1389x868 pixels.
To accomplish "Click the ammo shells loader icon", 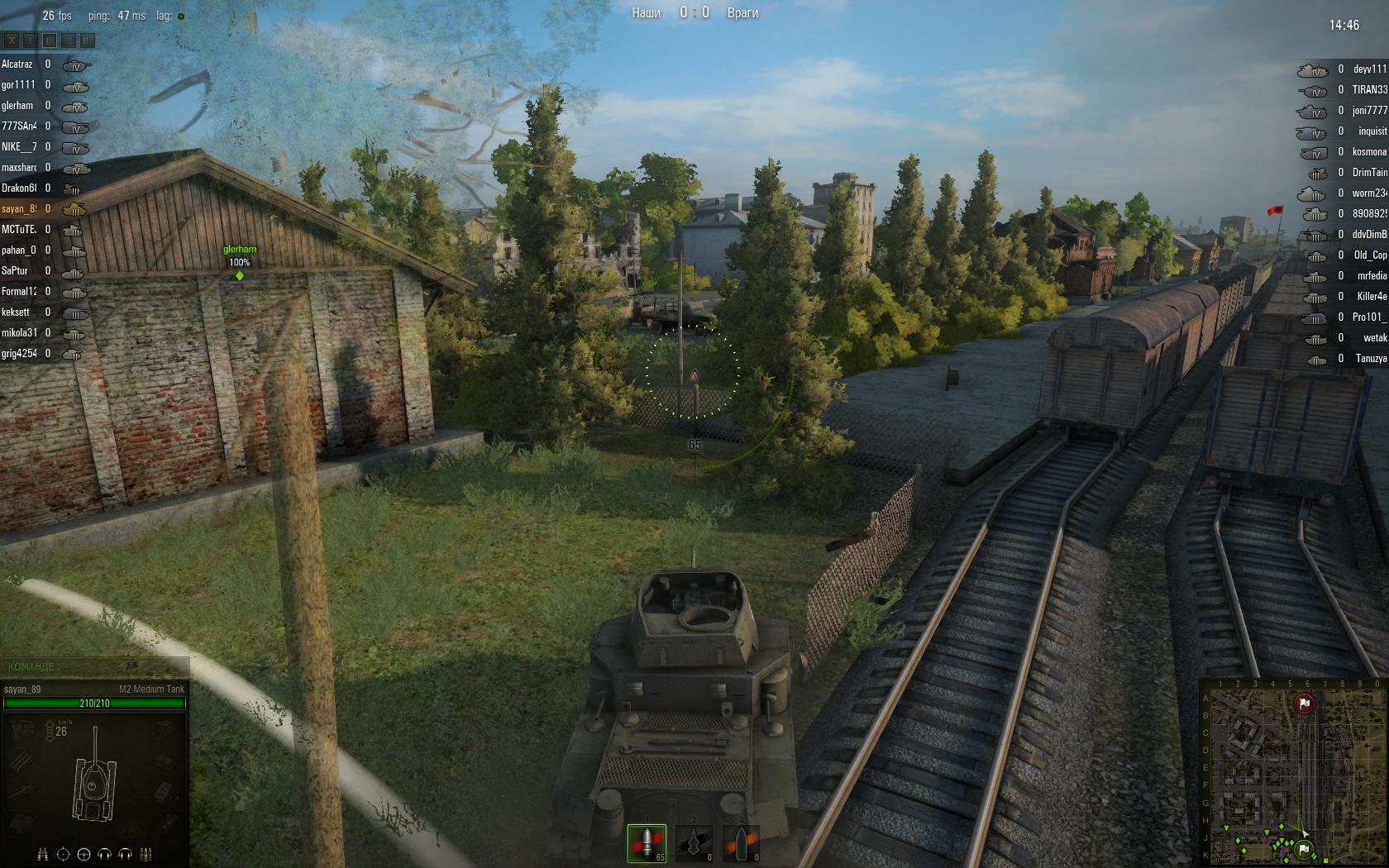I will click(146, 854).
